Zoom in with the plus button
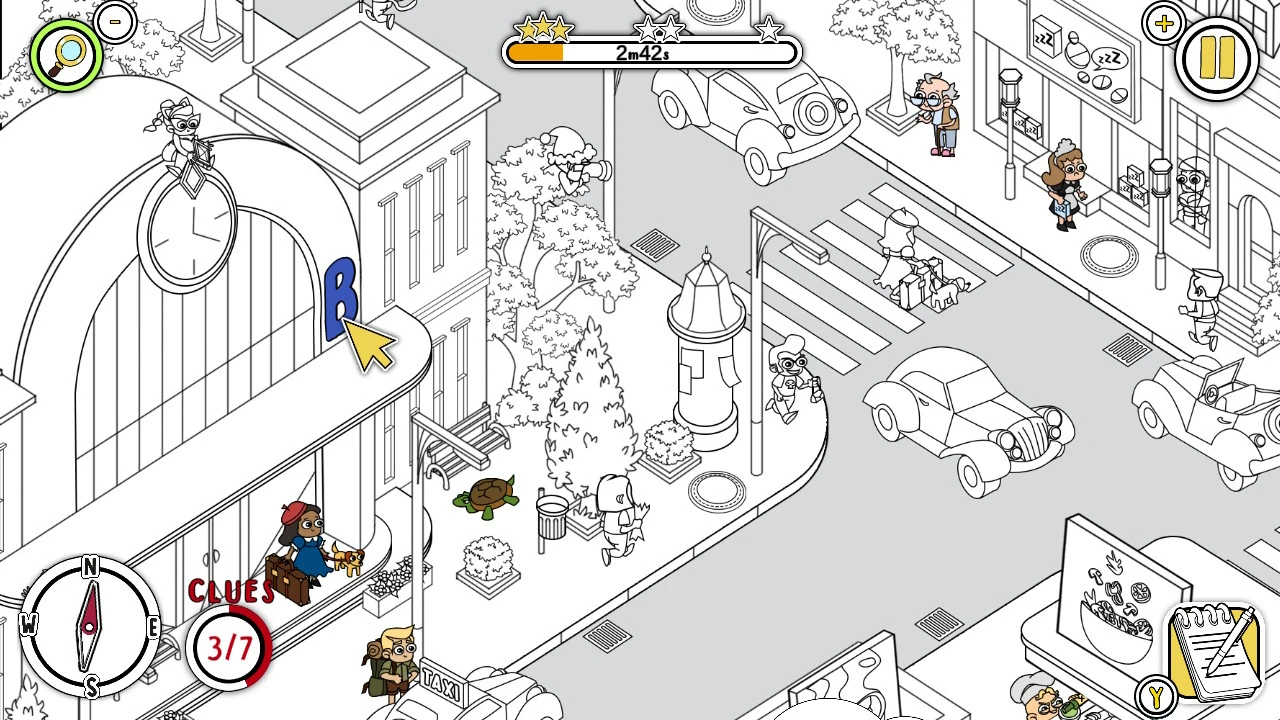The width and height of the screenshot is (1280, 720). (1163, 24)
